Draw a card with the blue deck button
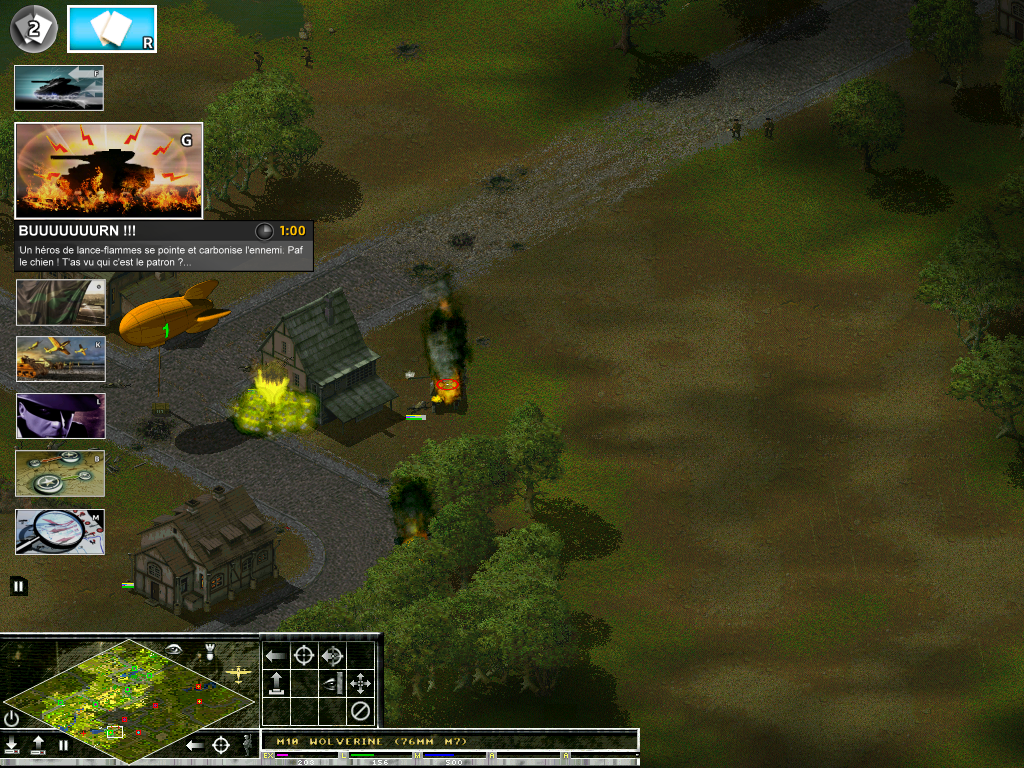This screenshot has height=768, width=1024. [111, 29]
